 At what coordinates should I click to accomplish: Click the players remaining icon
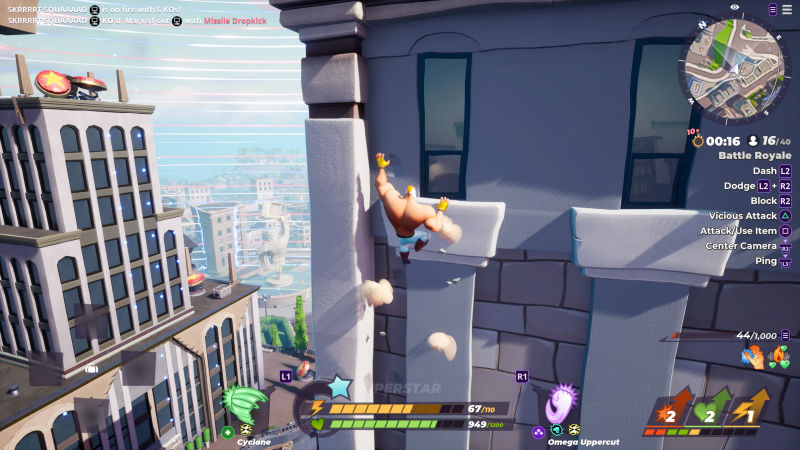[x=754, y=141]
